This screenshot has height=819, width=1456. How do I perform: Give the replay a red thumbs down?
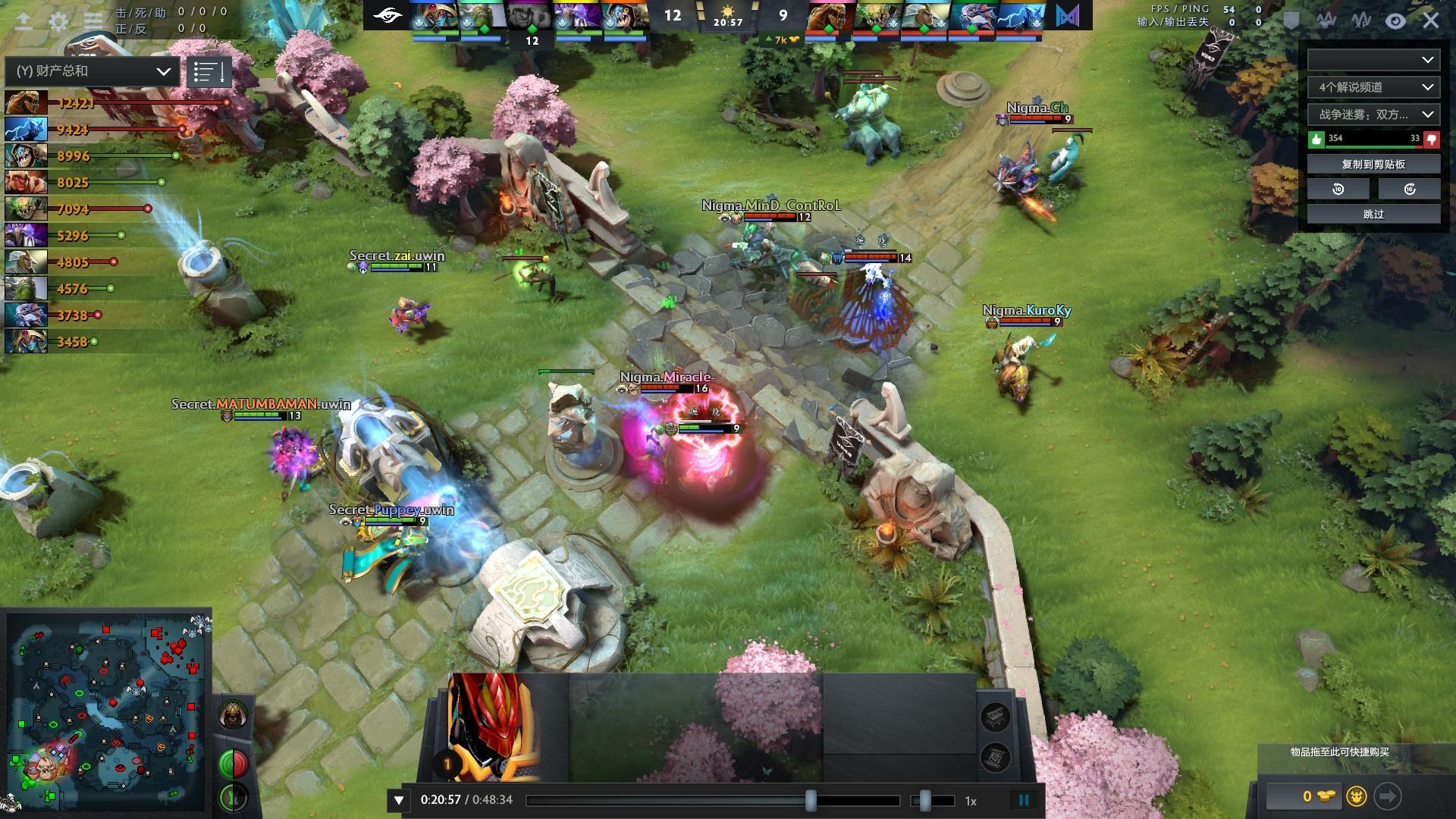point(1431,139)
